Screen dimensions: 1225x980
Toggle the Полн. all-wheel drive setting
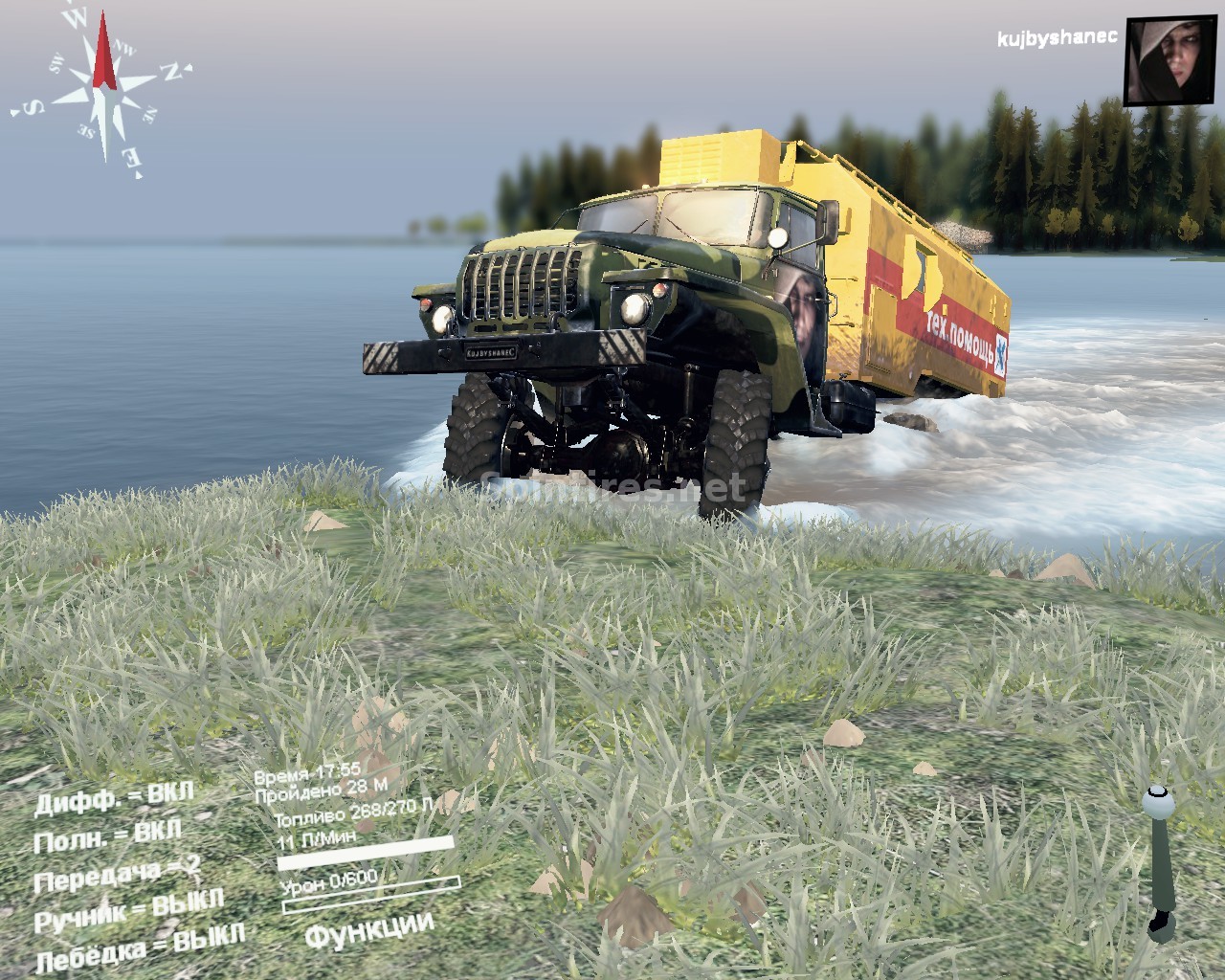(107, 836)
